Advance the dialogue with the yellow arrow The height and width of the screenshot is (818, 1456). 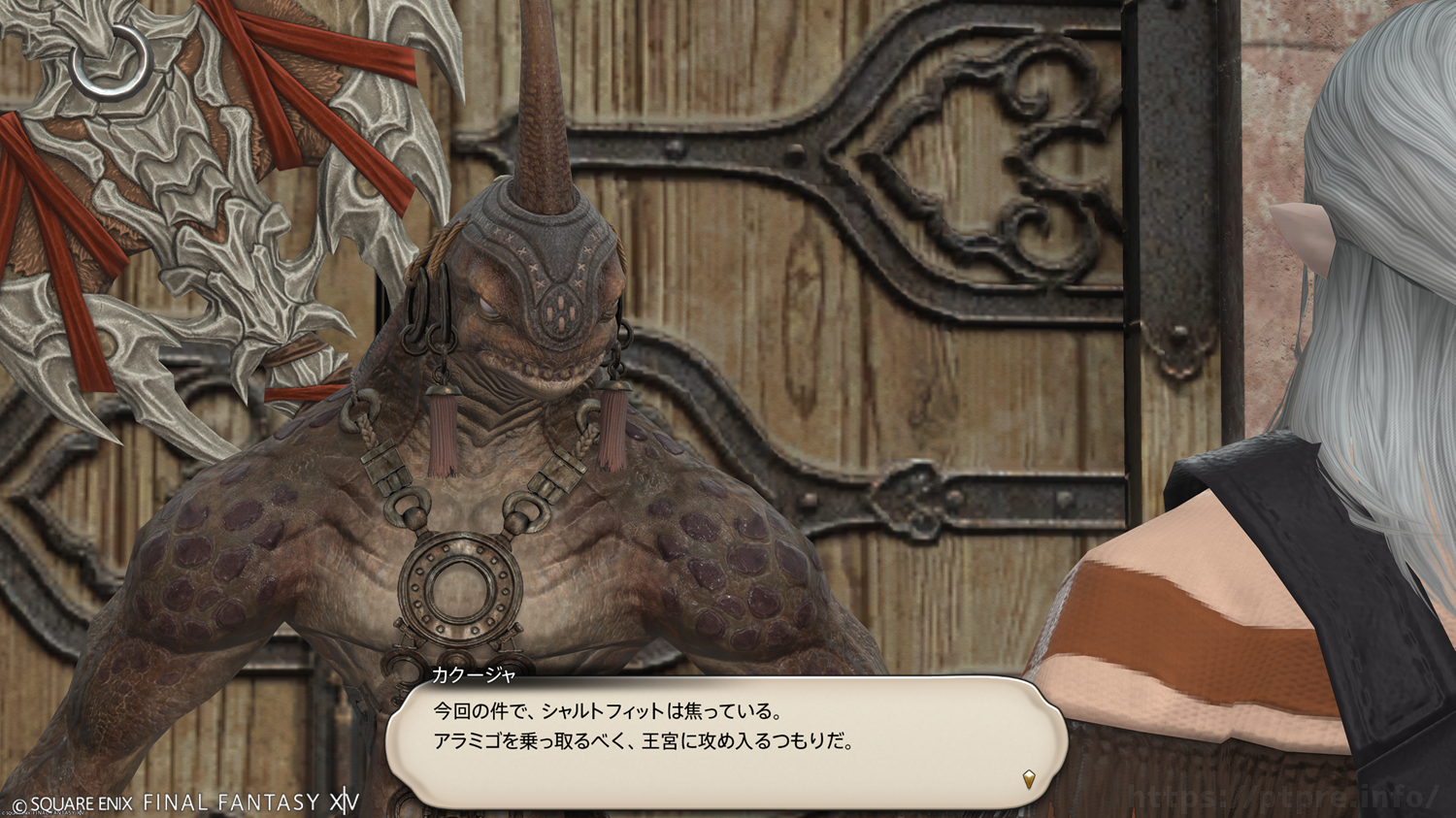pyautogui.click(x=1029, y=778)
